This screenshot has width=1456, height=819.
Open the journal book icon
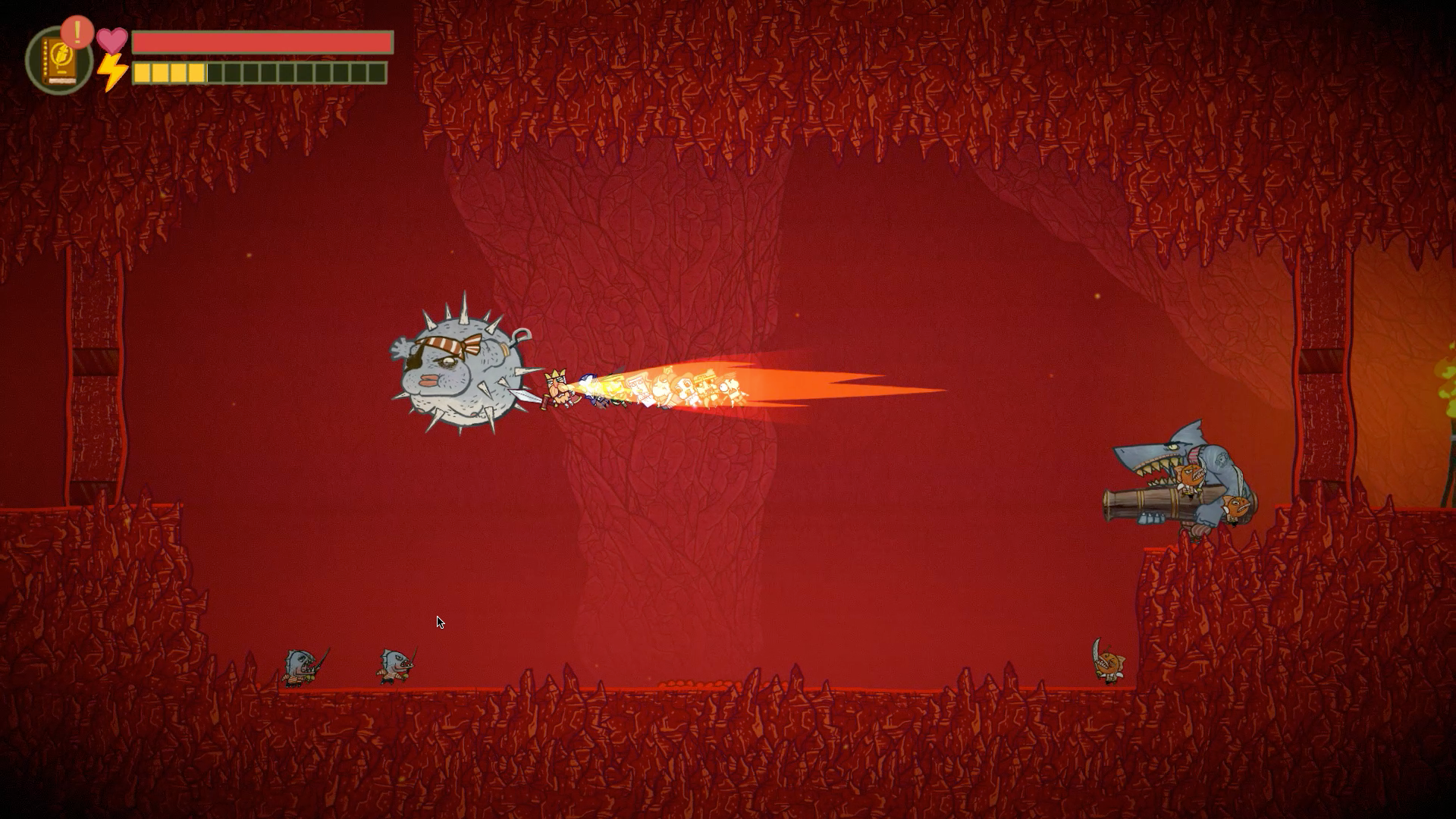(x=57, y=62)
